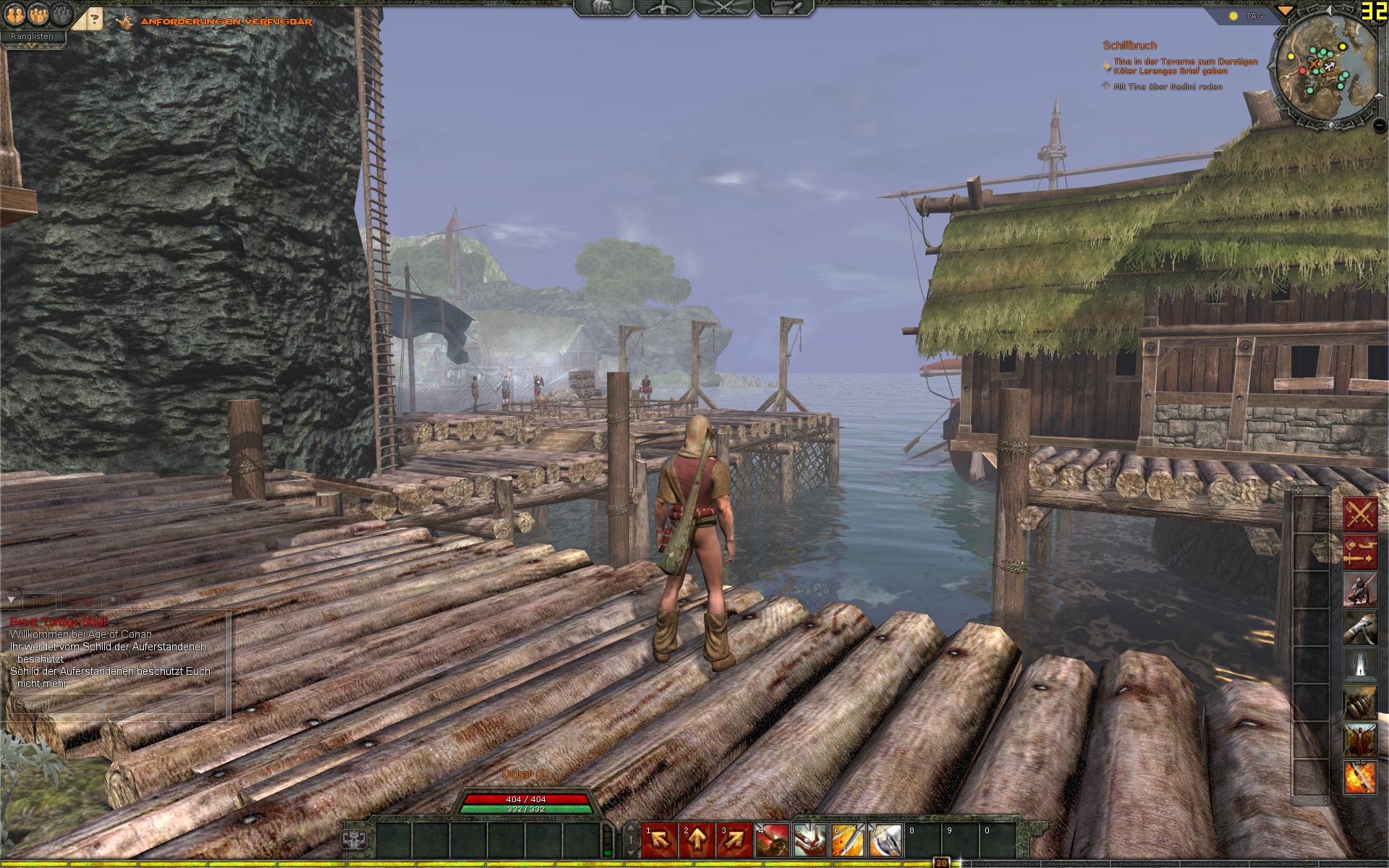Use the bloody blade ability in slot 6
Screen dimensions: 1389x868
[847, 841]
